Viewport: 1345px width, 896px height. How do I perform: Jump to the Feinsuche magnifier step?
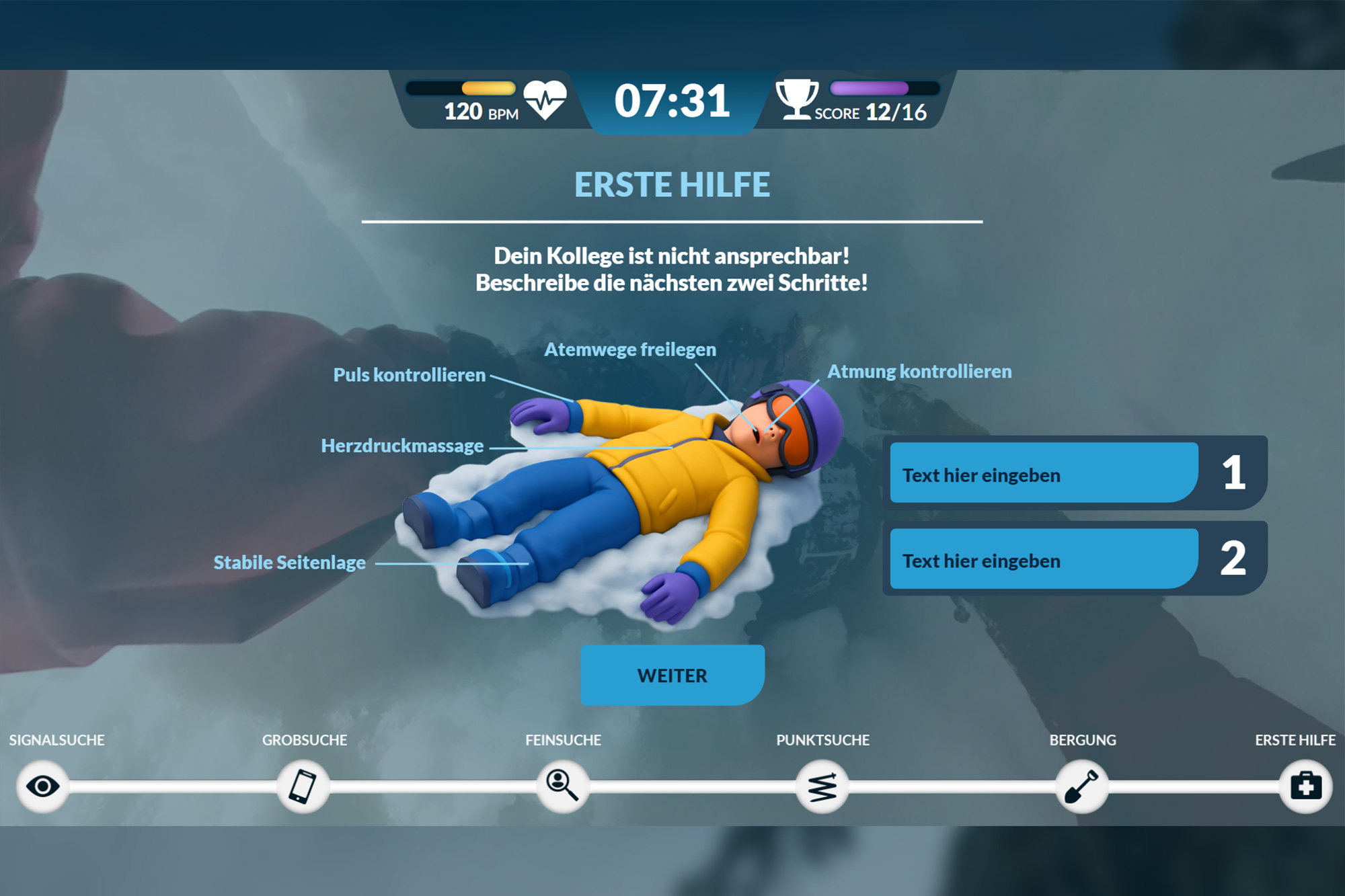pos(563,786)
